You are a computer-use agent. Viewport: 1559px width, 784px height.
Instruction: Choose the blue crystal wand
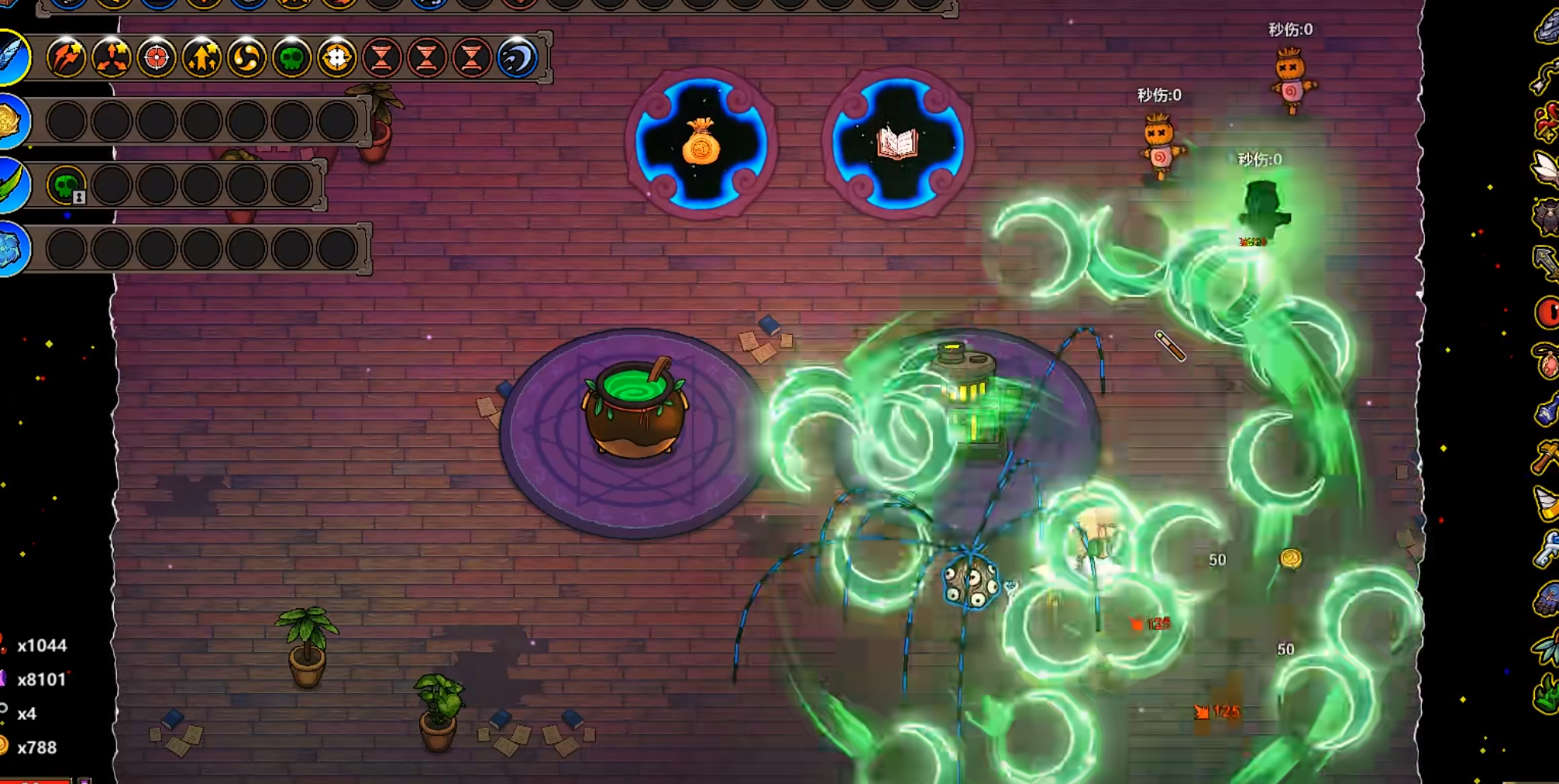coord(11,249)
